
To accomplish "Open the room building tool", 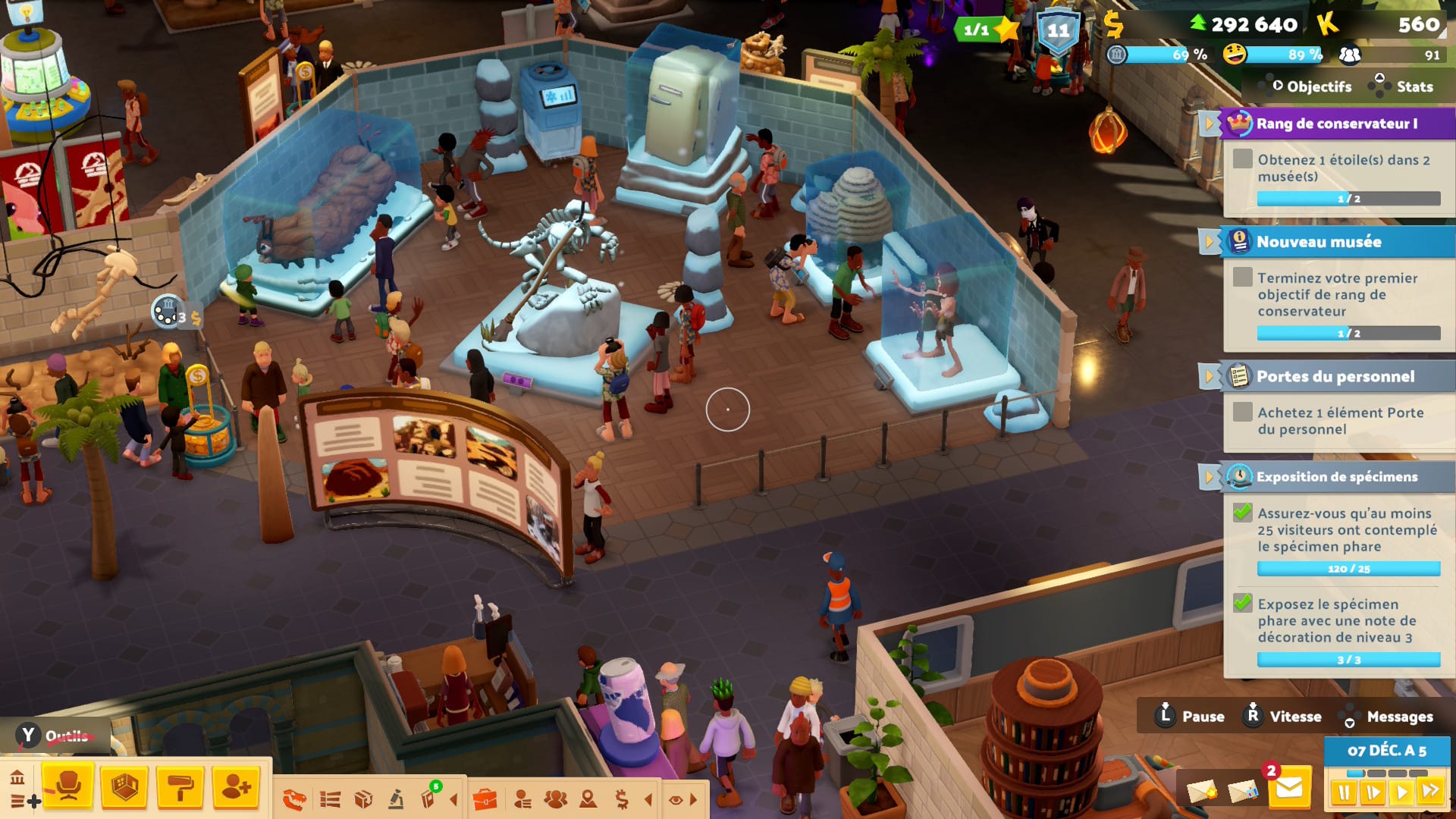I will tap(124, 786).
